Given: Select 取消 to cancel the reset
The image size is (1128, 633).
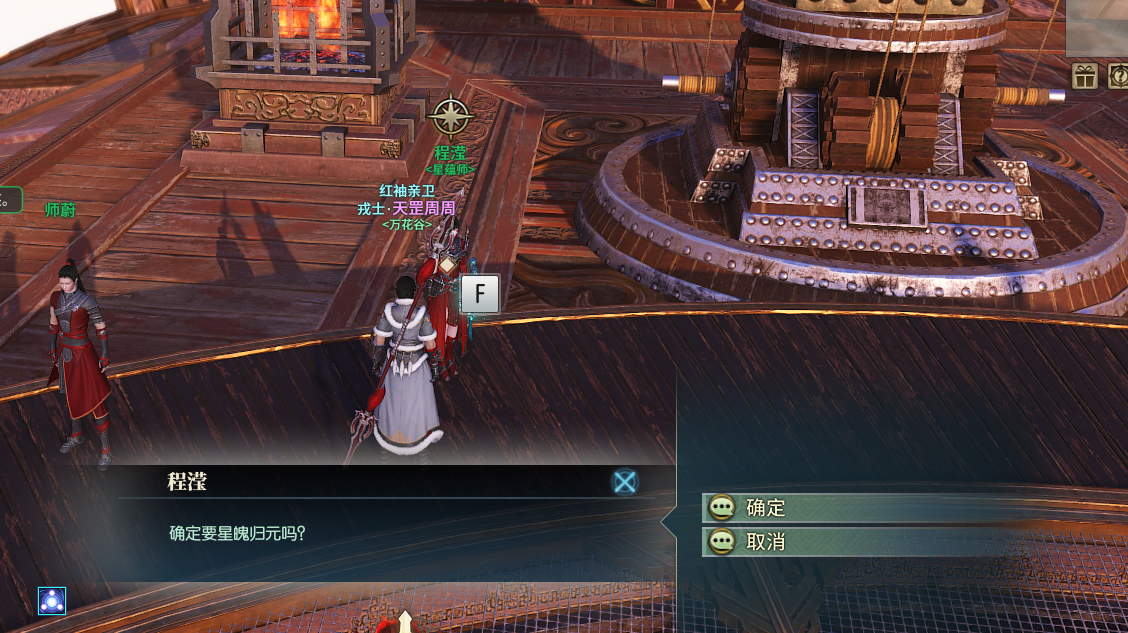Looking at the screenshot, I should click(x=765, y=542).
